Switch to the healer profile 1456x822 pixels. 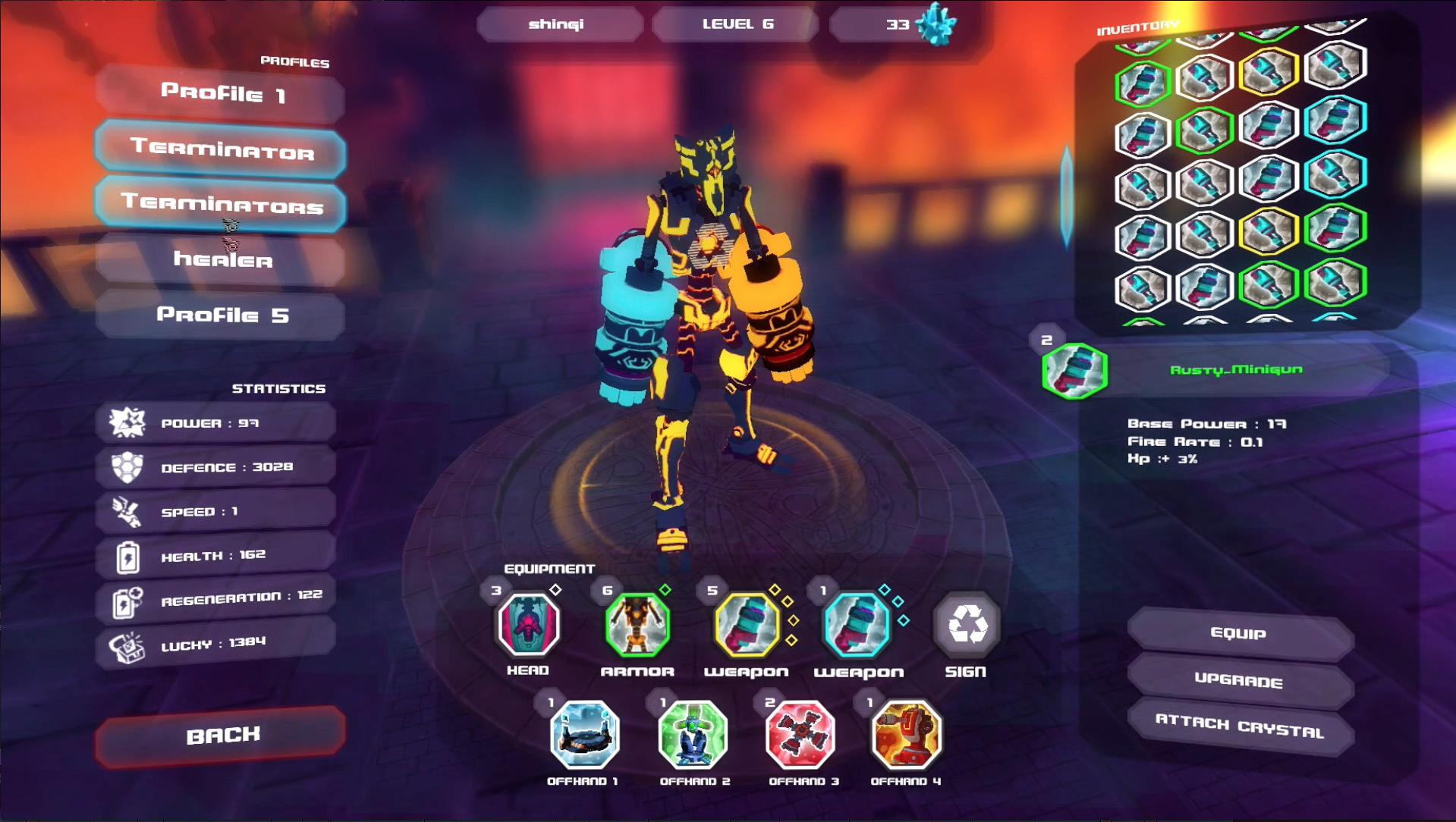[x=219, y=261]
